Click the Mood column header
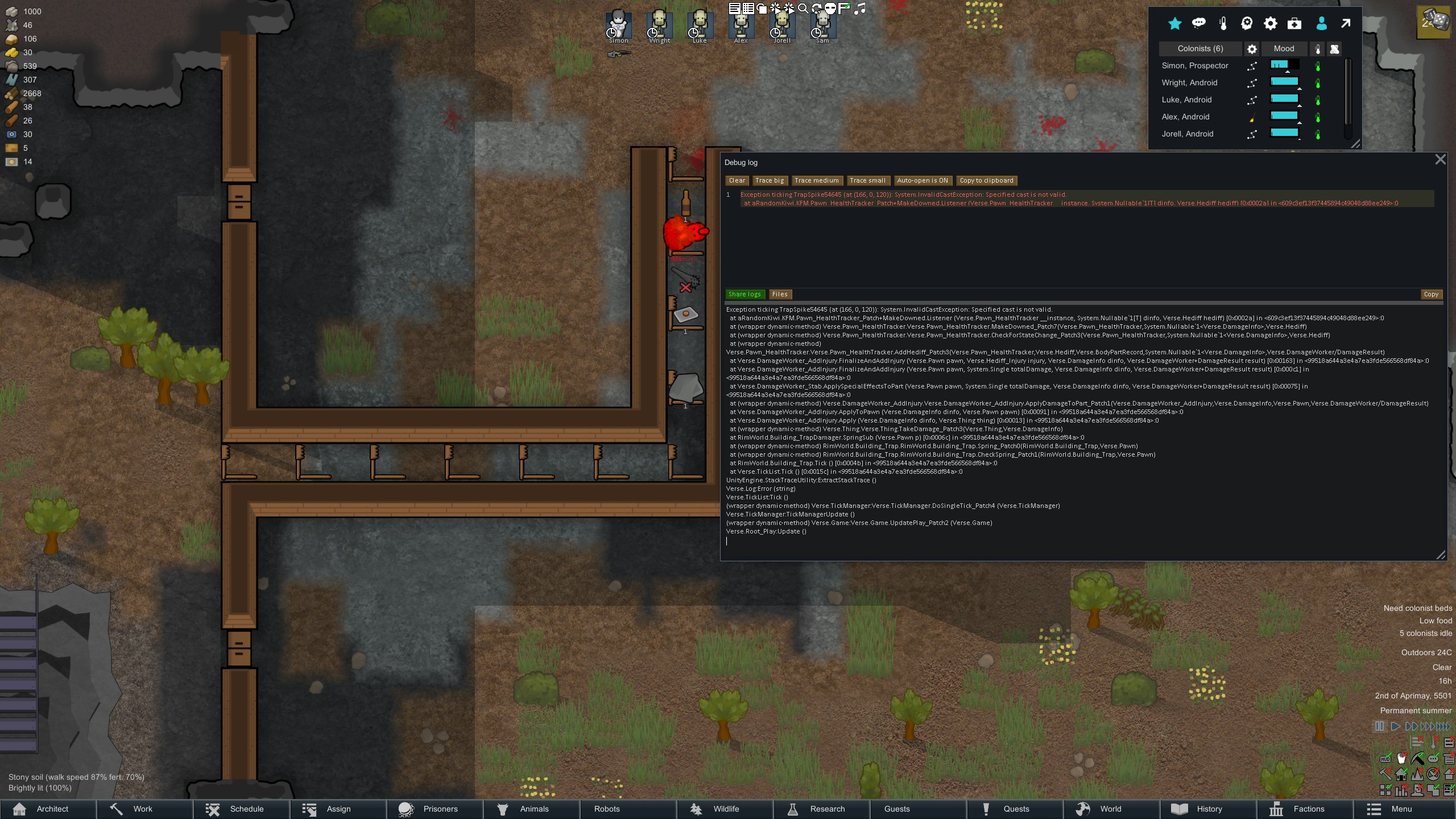The image size is (1456, 819). (x=1284, y=48)
